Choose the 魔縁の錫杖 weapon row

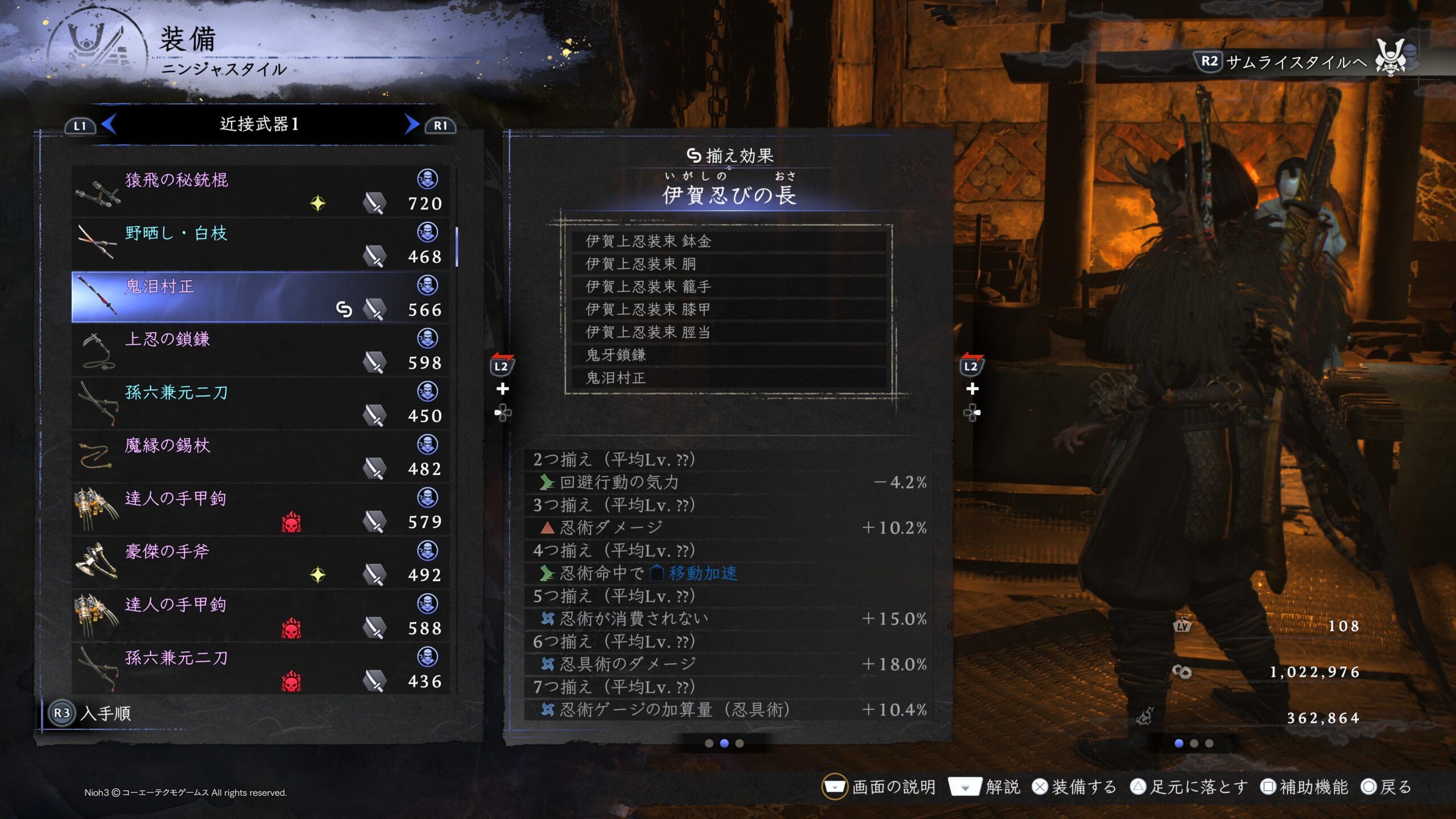(x=260, y=457)
